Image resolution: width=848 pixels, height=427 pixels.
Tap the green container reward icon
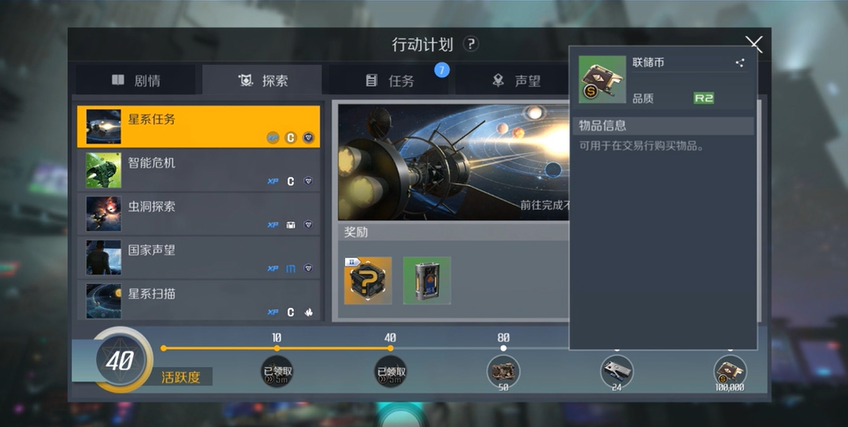427,280
